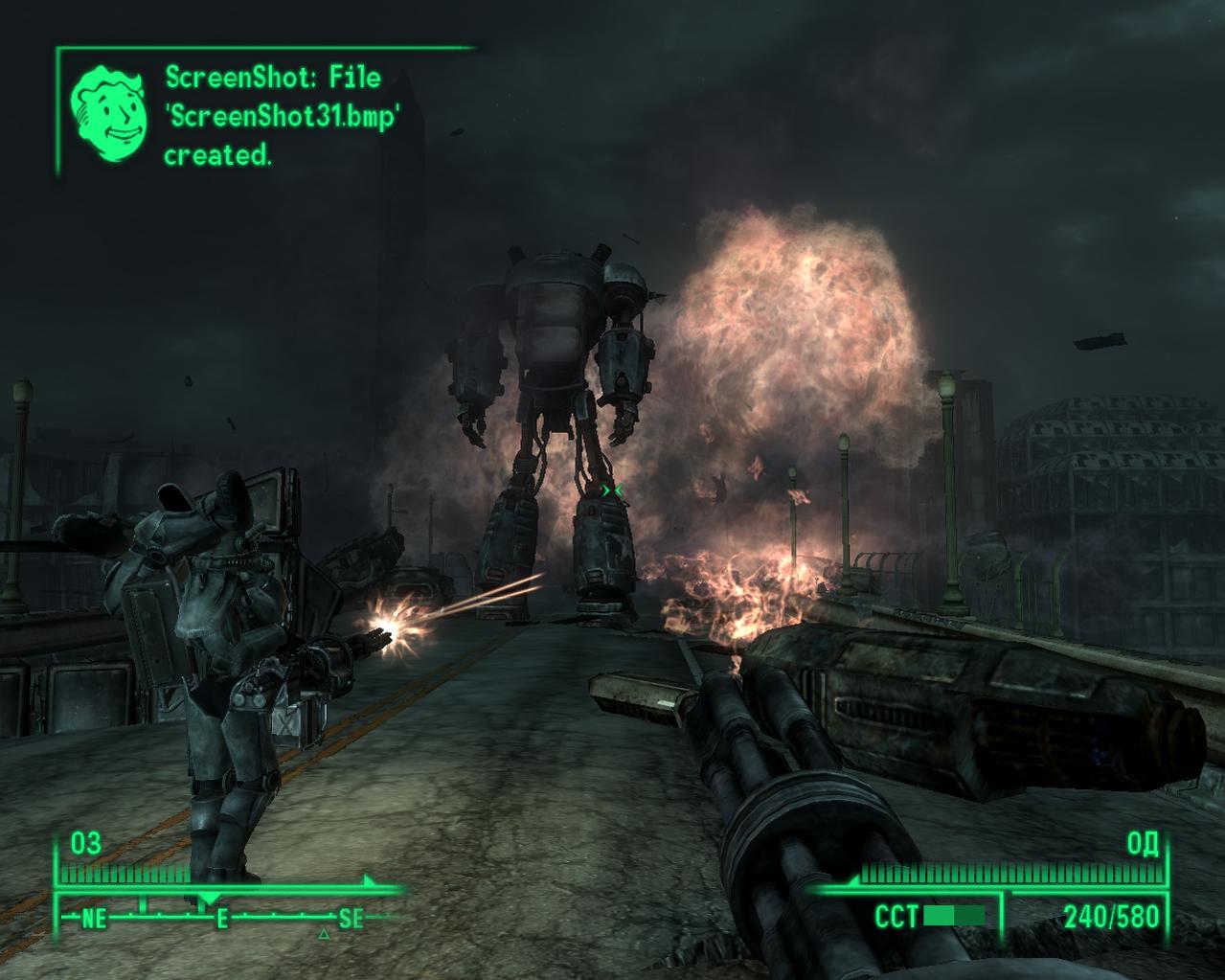Select the ScreenShot created notification message
Screen dimensions: 1225x980
(281, 116)
